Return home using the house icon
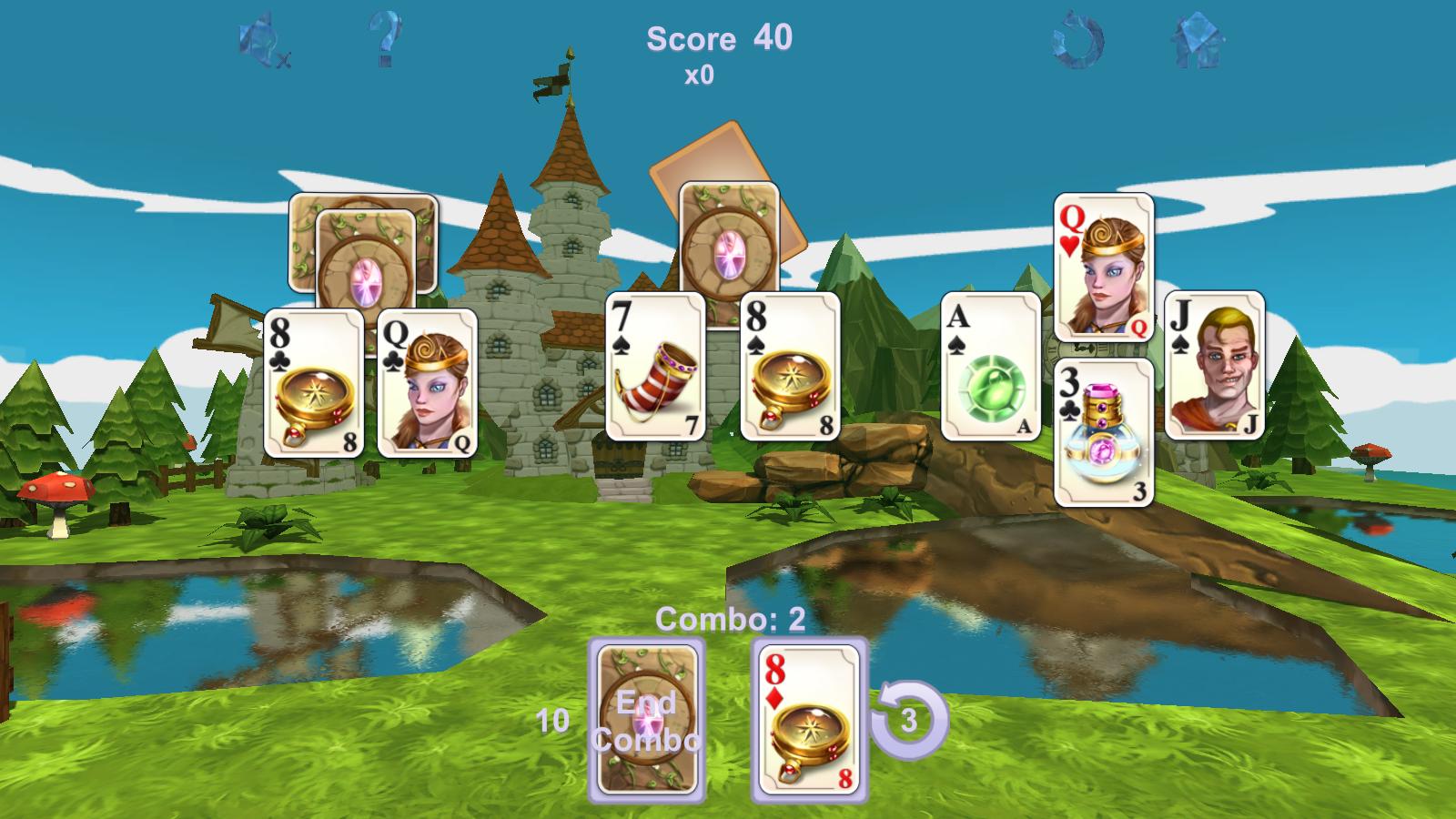This screenshot has width=1456, height=819. tap(1198, 38)
